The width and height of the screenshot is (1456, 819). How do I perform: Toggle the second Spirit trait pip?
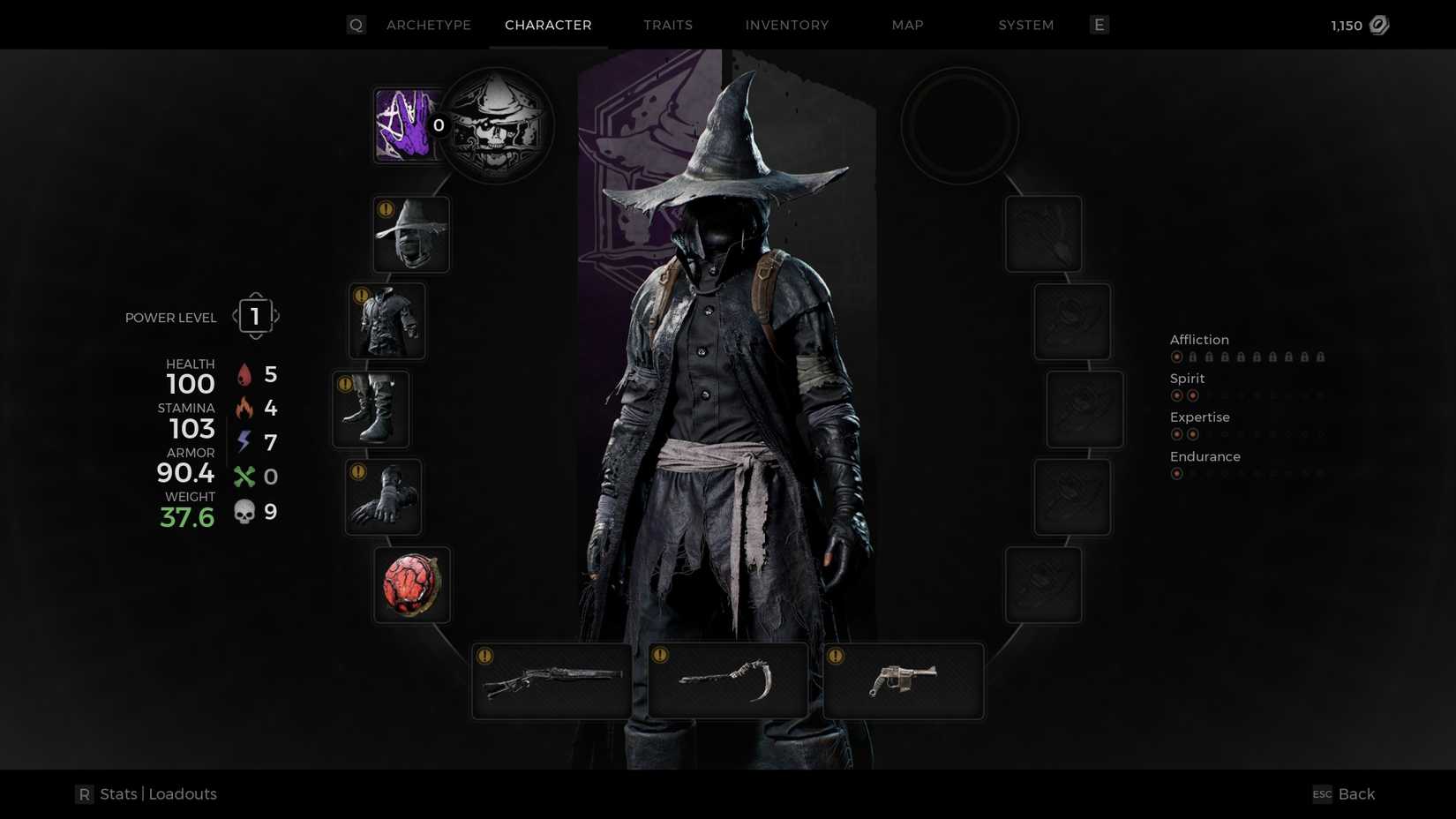(1195, 395)
